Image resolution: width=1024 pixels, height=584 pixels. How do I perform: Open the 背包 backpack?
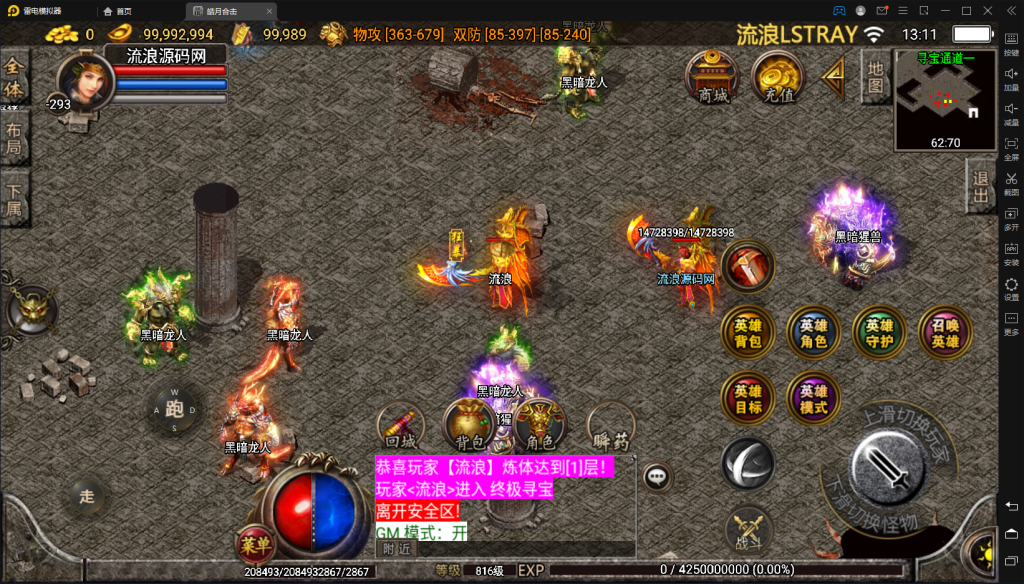pyautogui.click(x=470, y=428)
